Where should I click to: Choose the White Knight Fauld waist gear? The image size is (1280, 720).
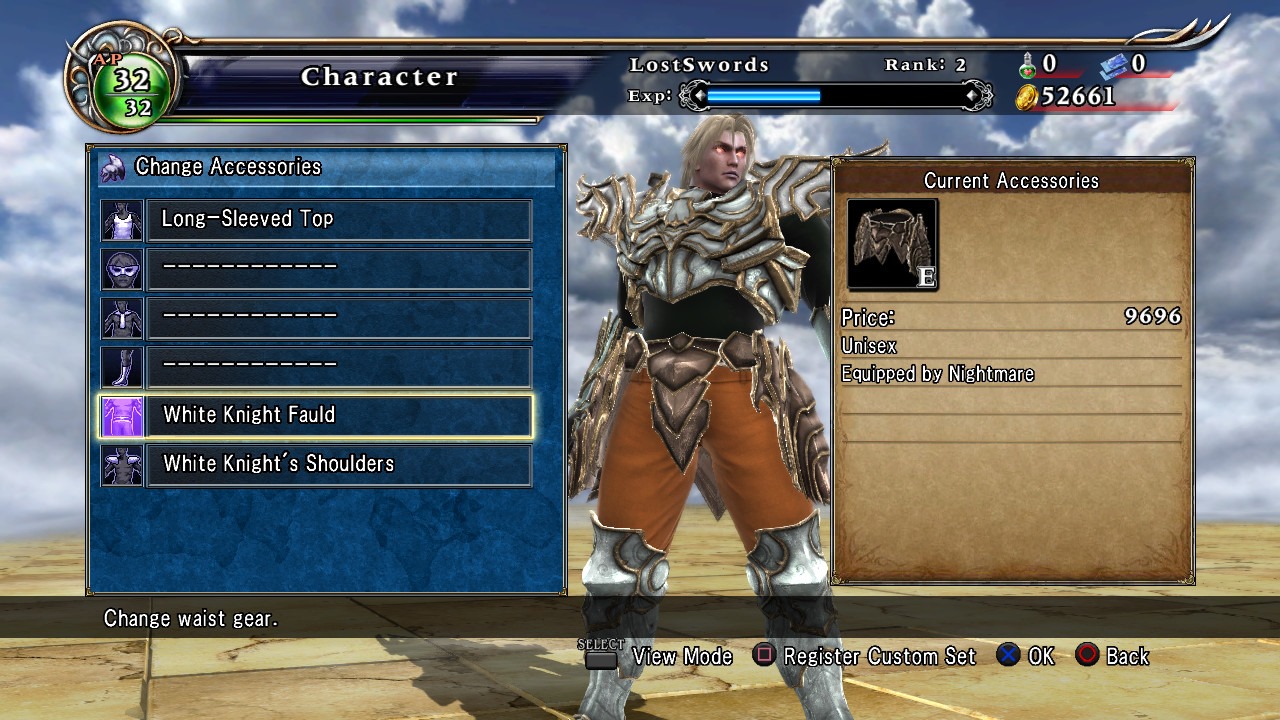(x=338, y=416)
